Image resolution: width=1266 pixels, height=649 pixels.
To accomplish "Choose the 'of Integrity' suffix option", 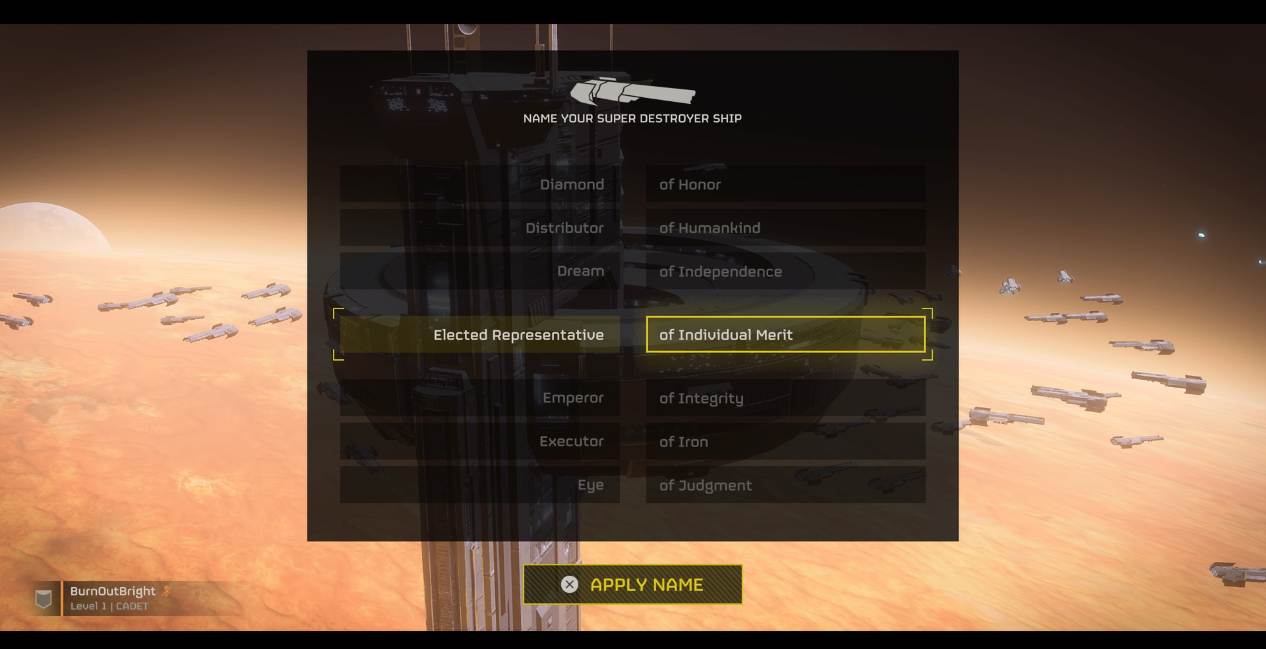I will [785, 398].
